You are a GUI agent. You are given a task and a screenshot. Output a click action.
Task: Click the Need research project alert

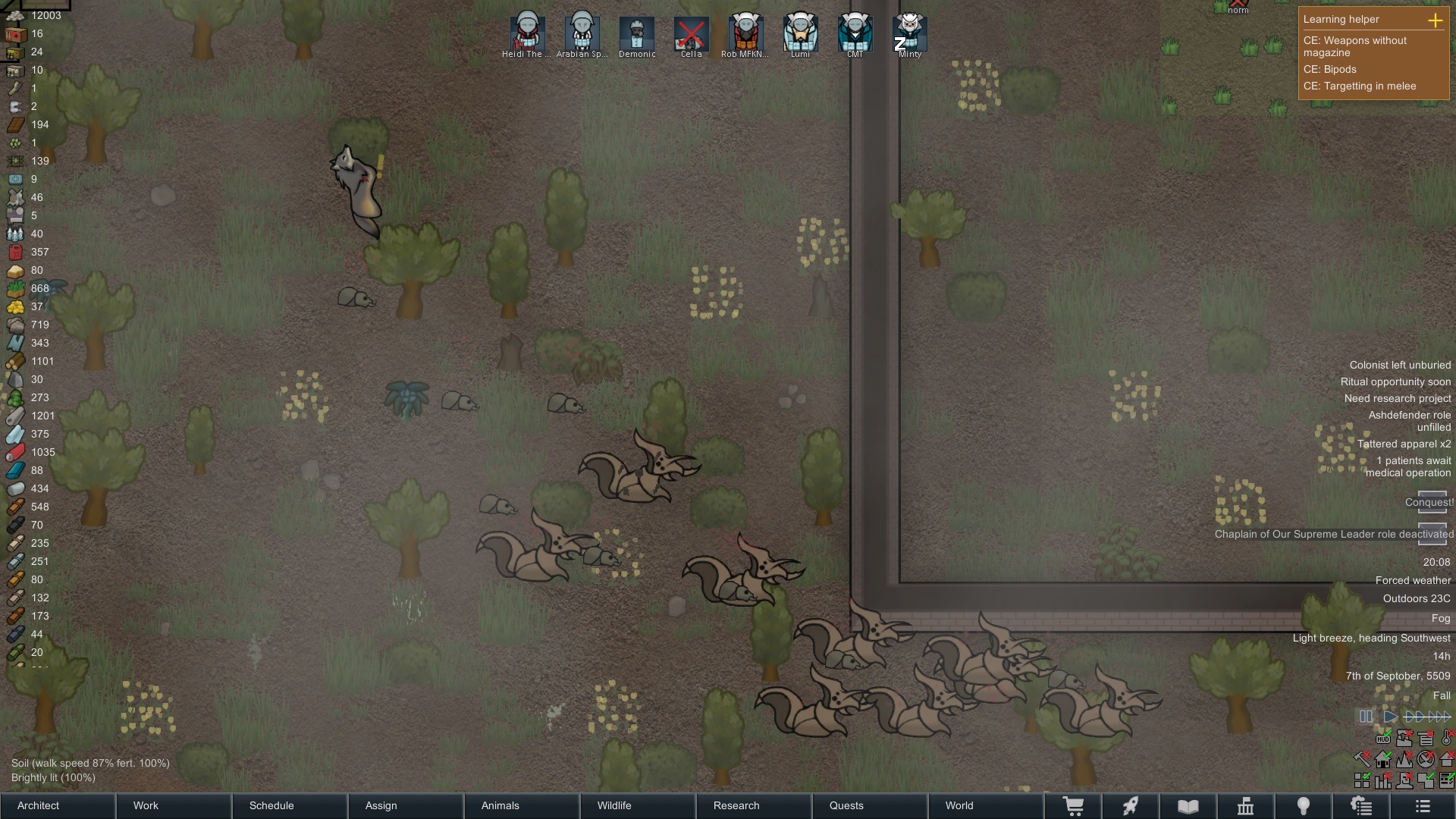point(1398,398)
